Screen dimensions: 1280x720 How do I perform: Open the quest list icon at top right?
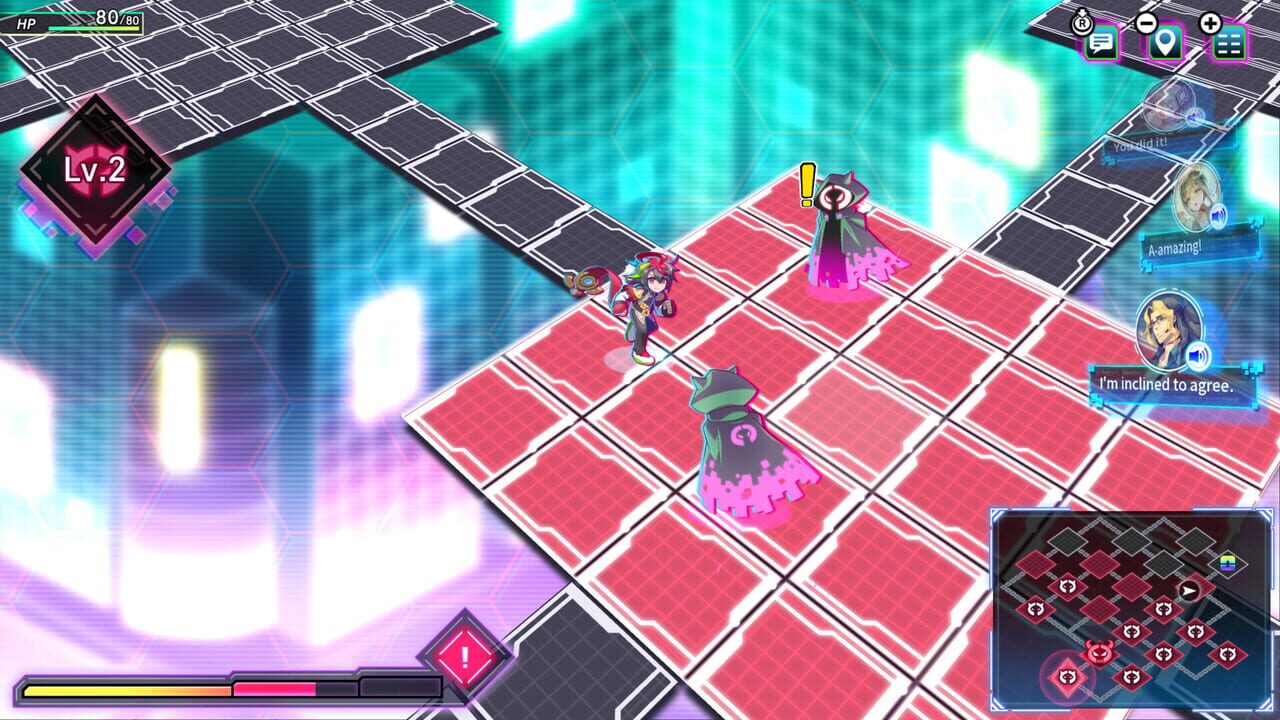pyautogui.click(x=1228, y=43)
